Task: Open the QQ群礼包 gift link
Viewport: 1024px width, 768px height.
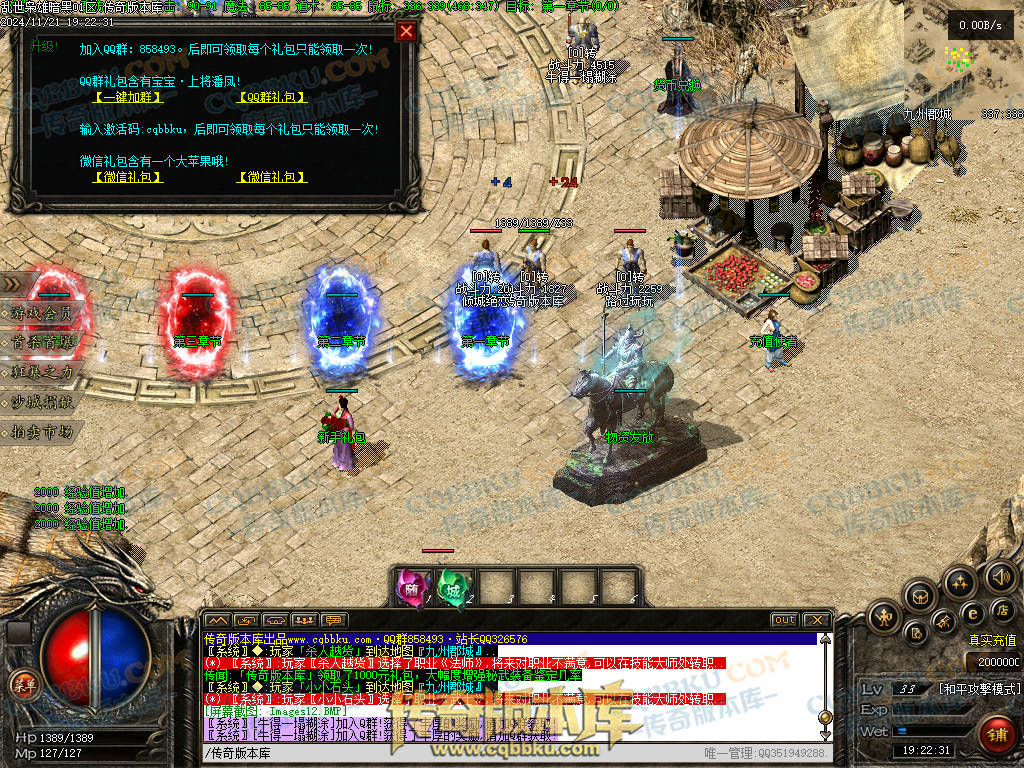Action: pos(272,97)
